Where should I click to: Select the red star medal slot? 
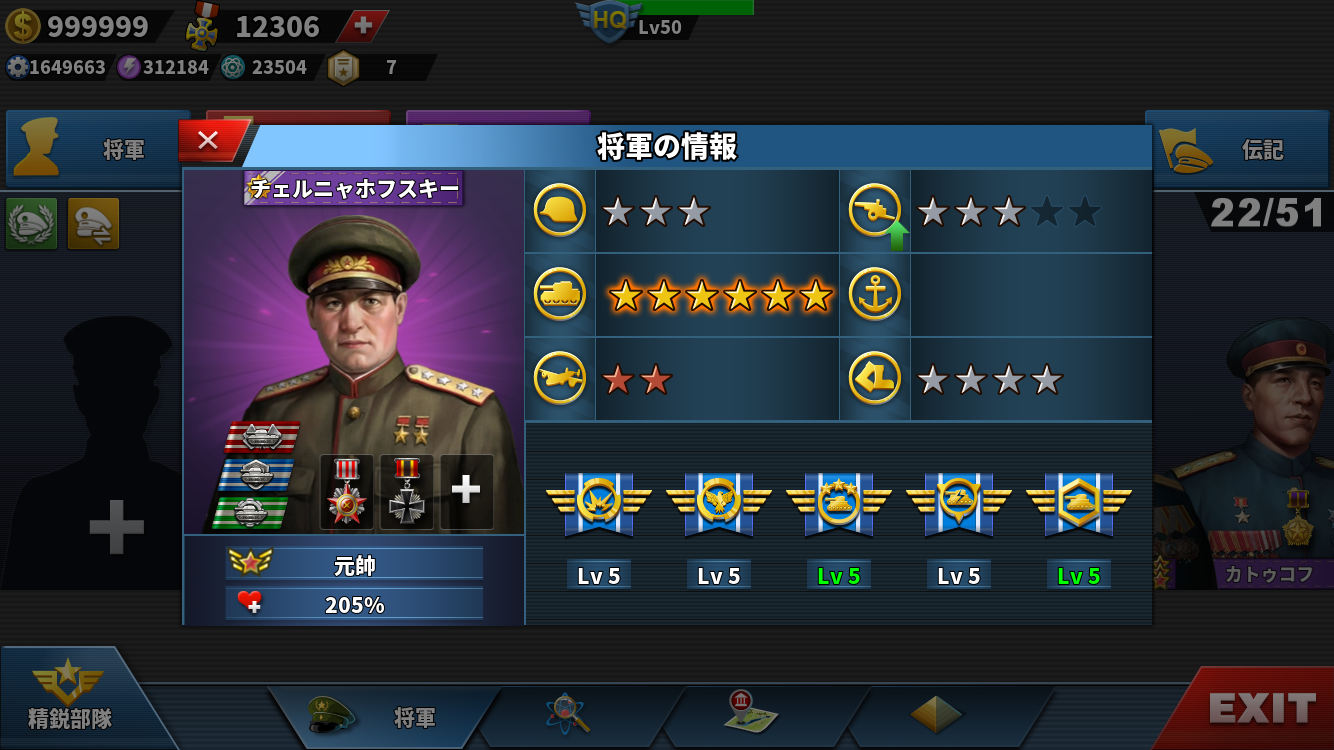[x=347, y=492]
